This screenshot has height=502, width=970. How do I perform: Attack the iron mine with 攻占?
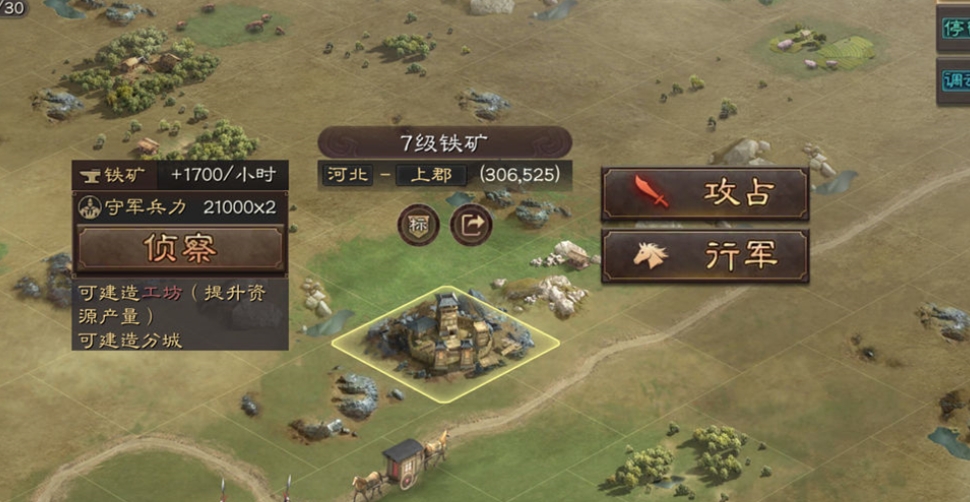coord(705,193)
